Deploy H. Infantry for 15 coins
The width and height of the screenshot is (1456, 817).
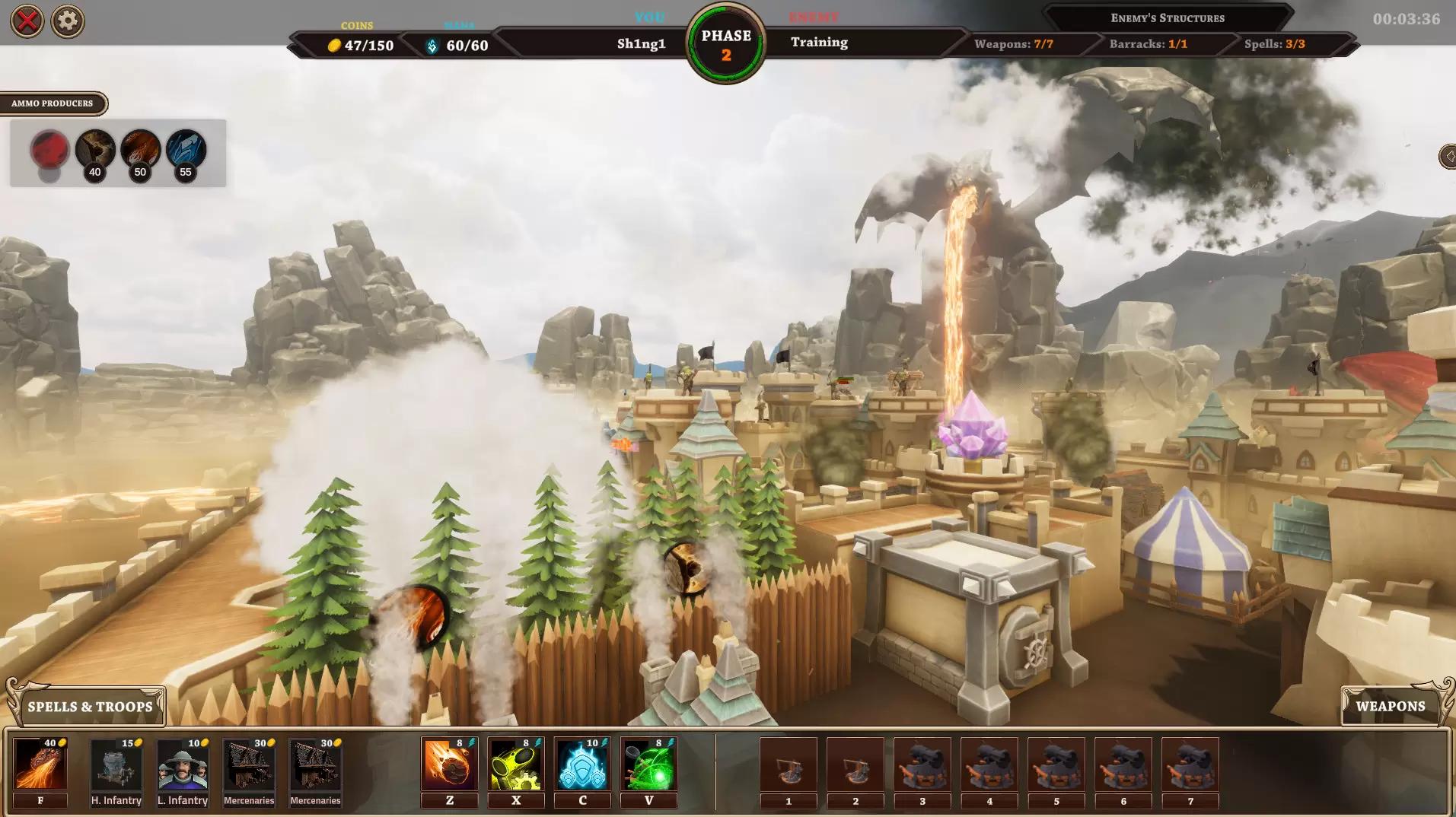[116, 765]
